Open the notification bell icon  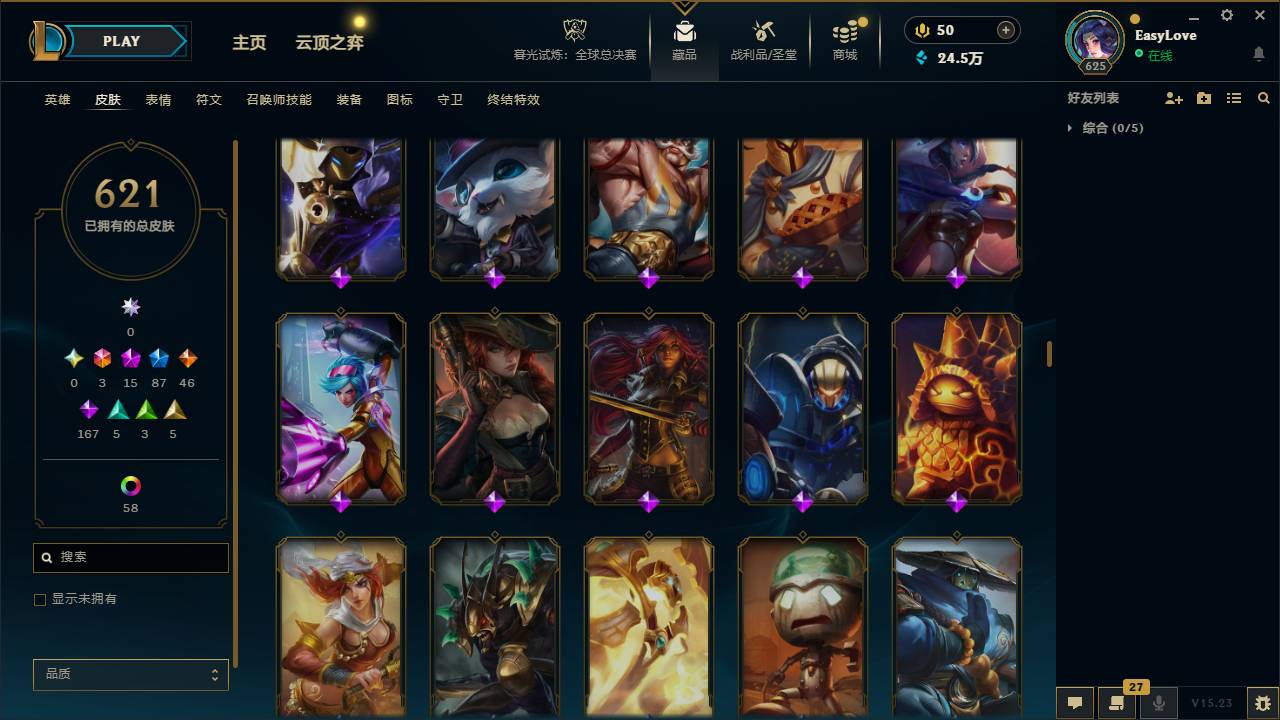point(1259,52)
